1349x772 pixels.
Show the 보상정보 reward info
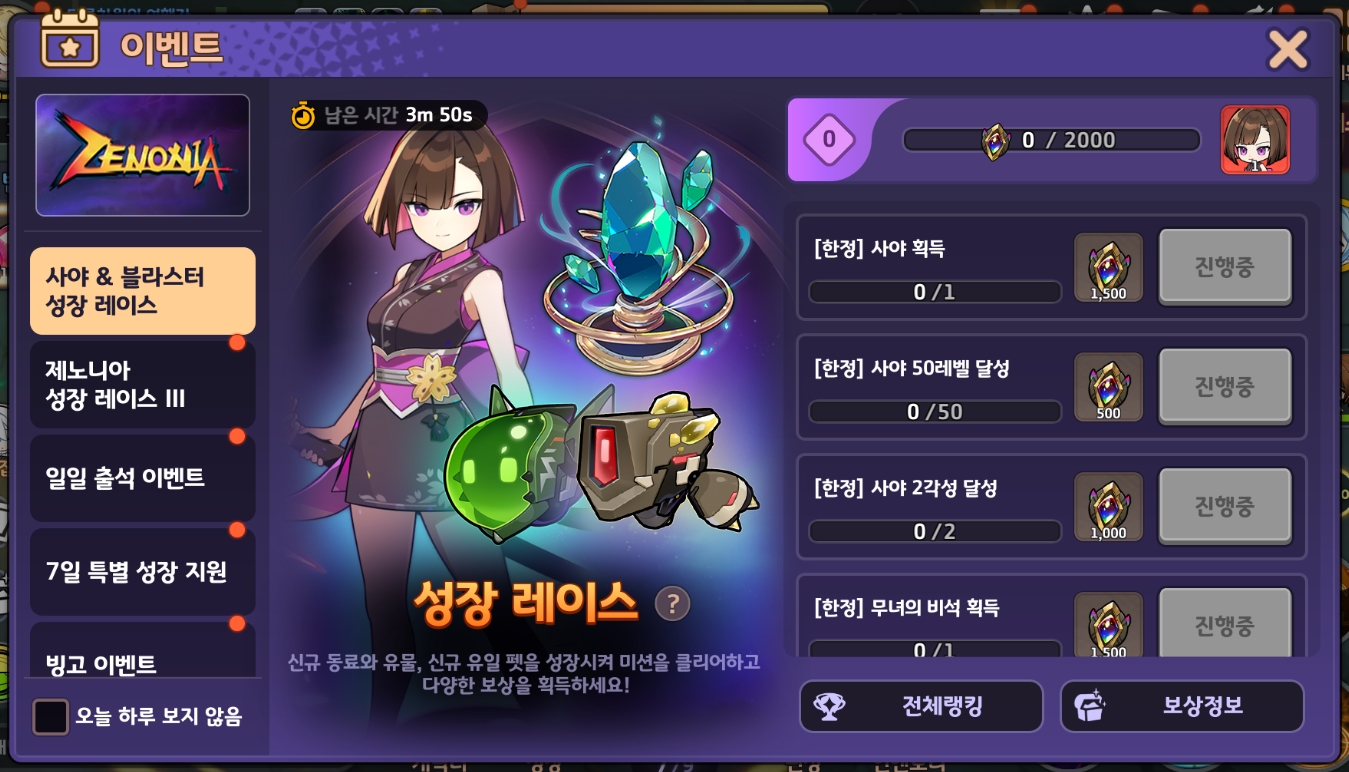1182,706
